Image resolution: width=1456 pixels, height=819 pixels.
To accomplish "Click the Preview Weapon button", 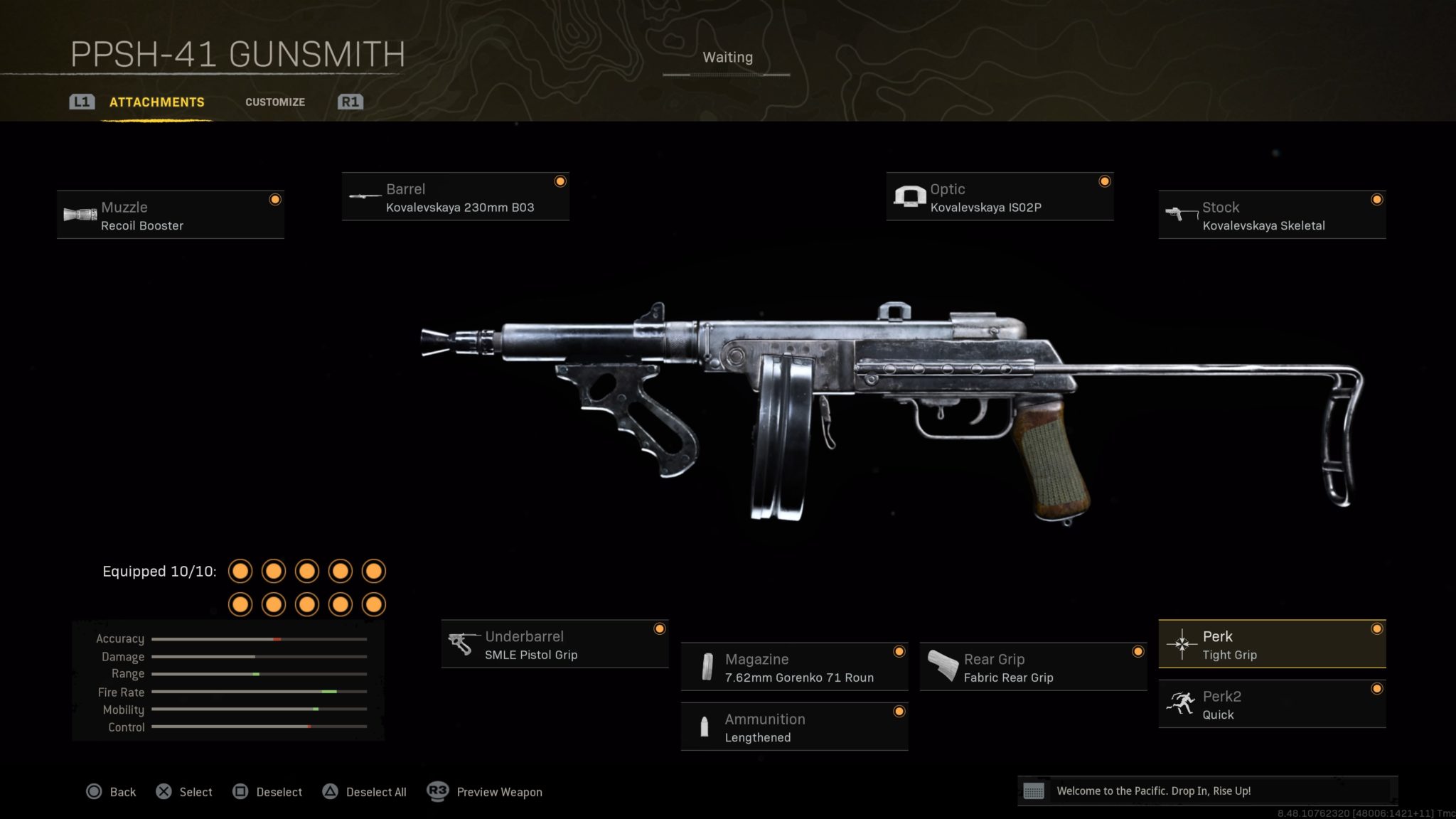I will (x=498, y=791).
